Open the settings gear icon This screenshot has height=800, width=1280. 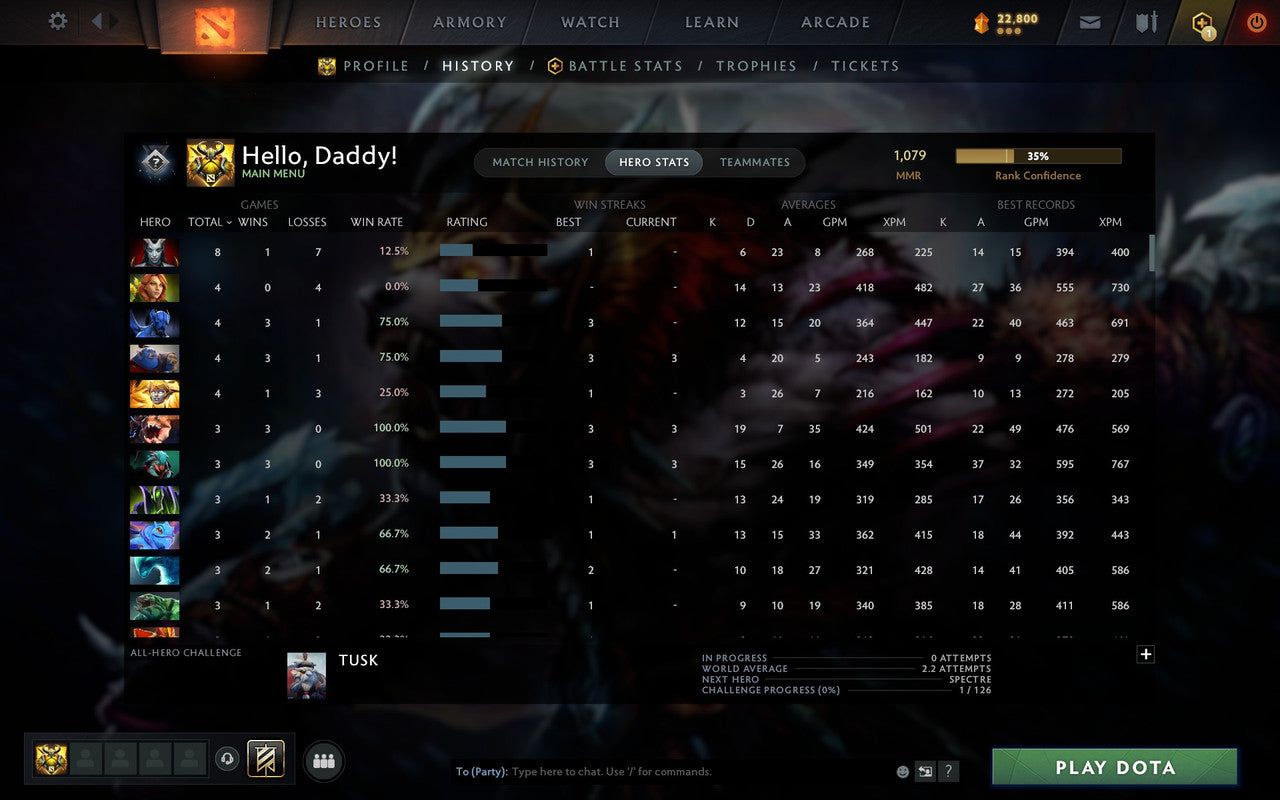click(x=57, y=21)
